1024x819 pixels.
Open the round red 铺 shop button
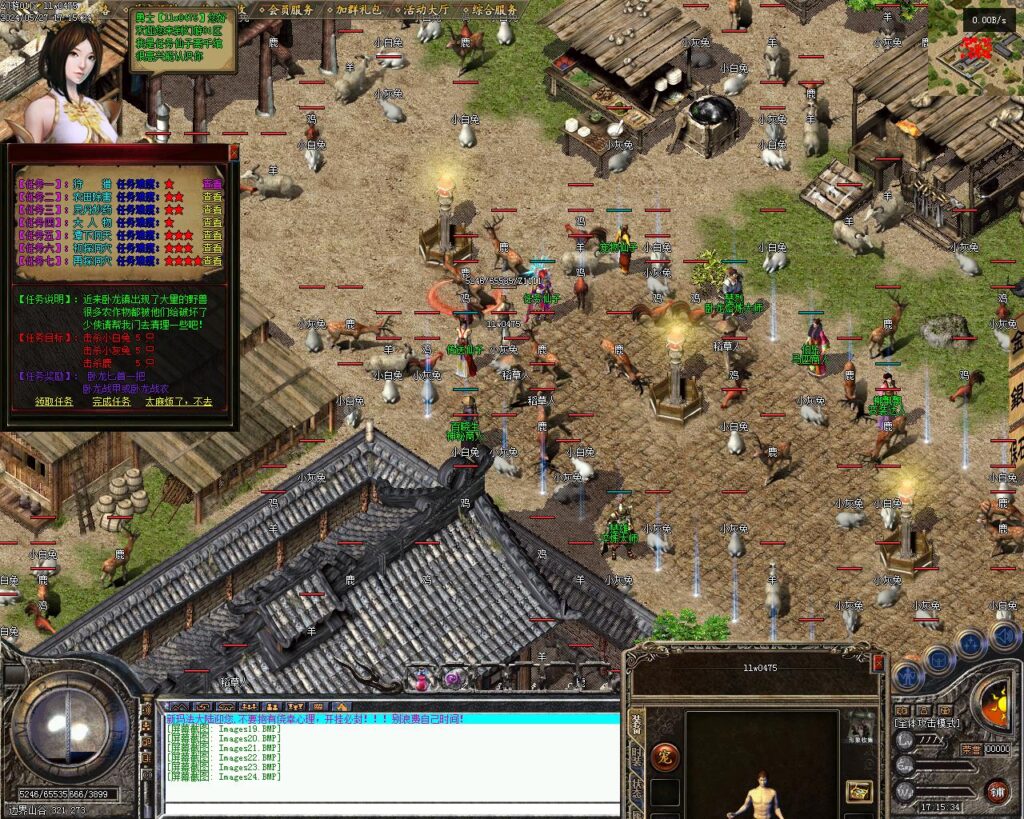click(x=997, y=792)
